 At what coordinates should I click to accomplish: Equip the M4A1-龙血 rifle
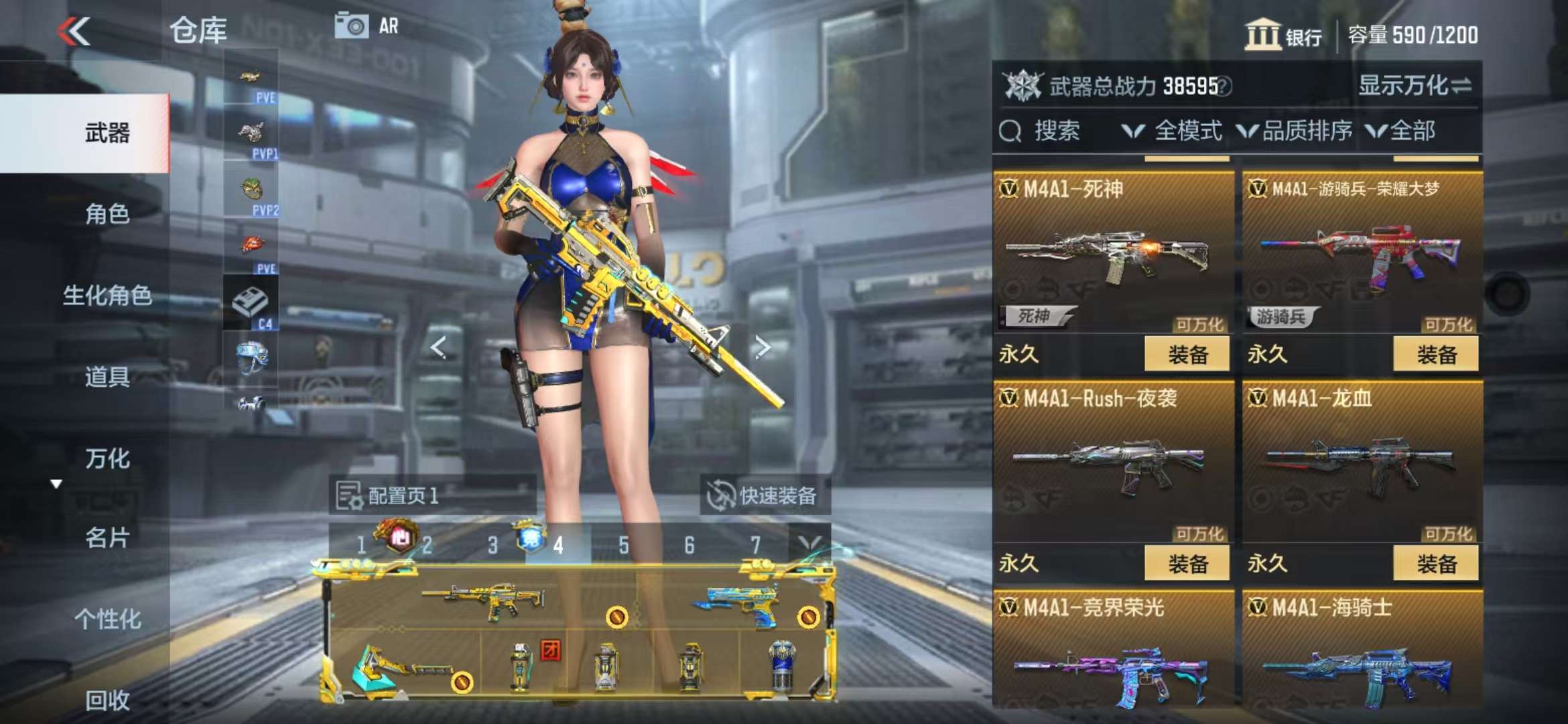tap(1435, 563)
